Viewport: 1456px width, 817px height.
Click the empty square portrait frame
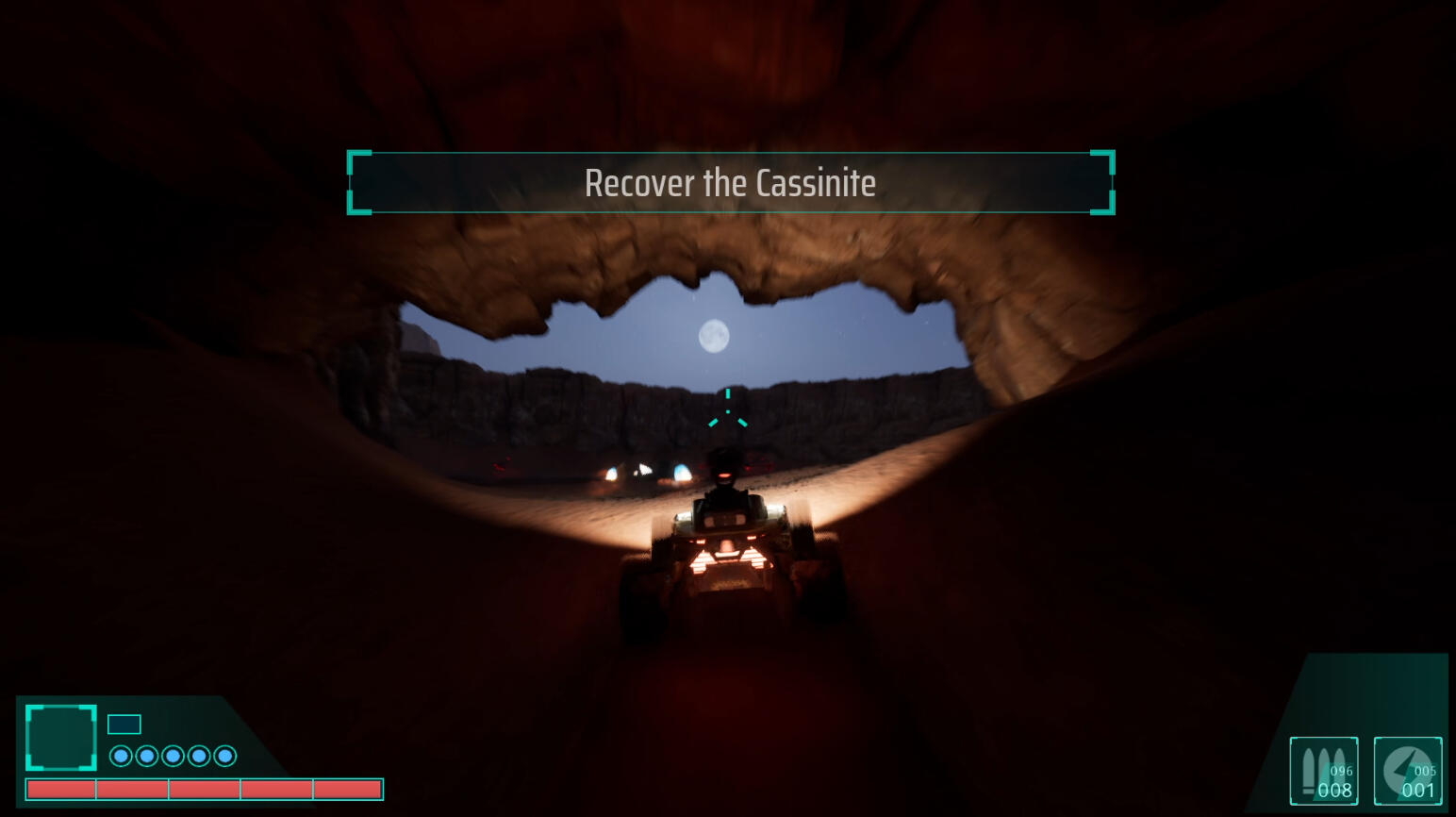tap(61, 738)
